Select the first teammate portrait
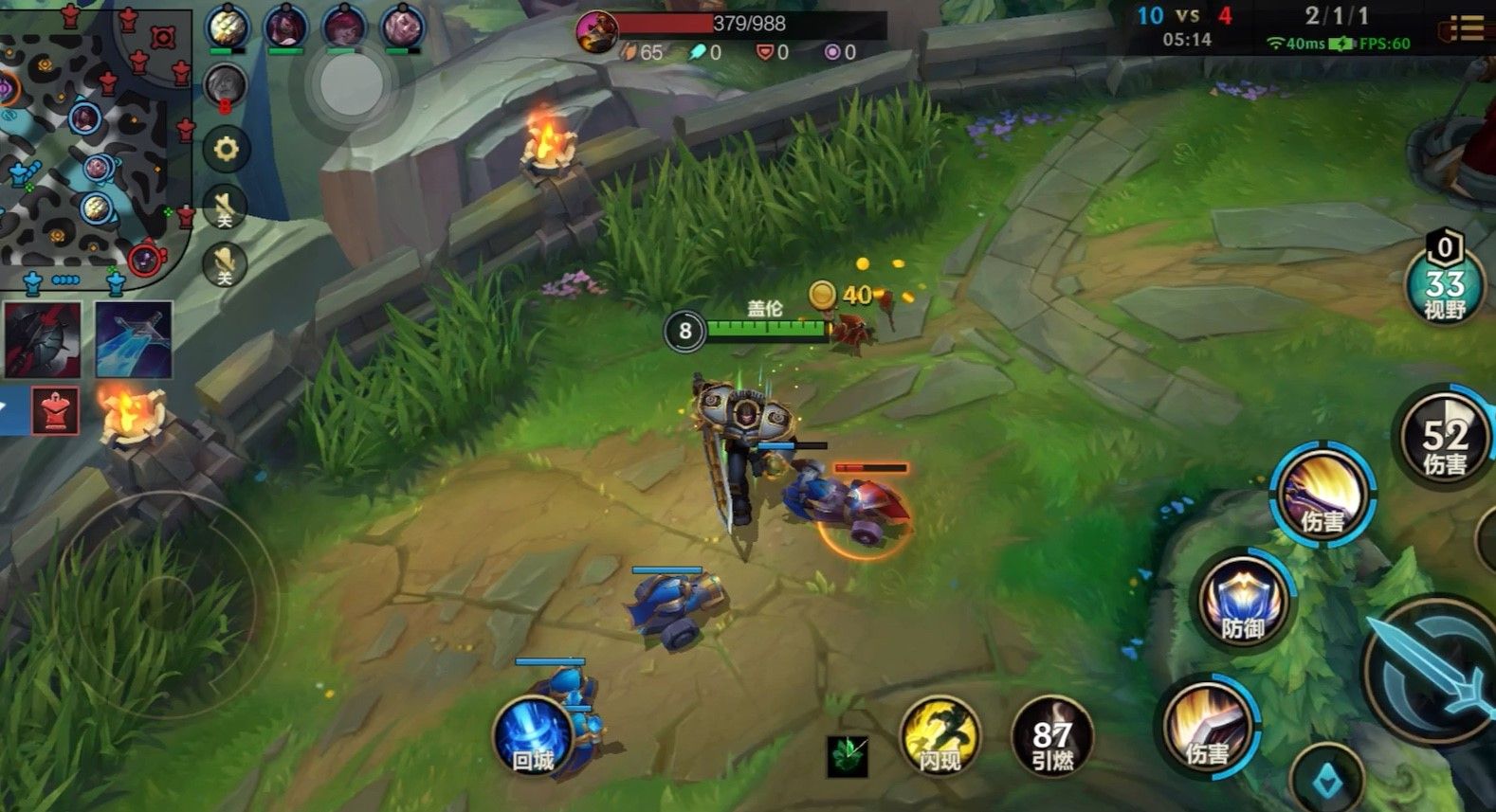1496x812 pixels. click(x=228, y=27)
